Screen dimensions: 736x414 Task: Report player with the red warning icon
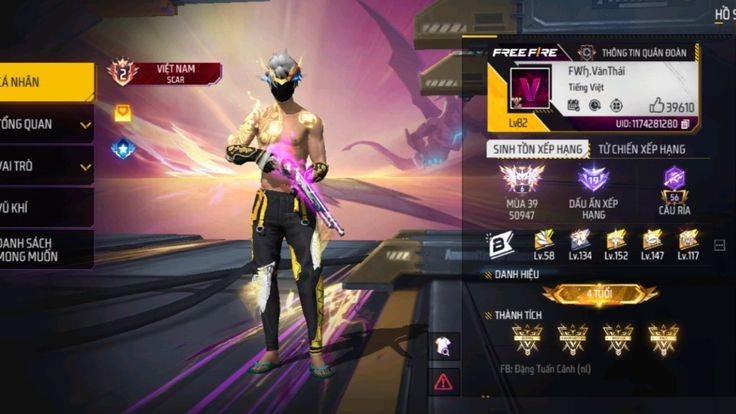443,380
